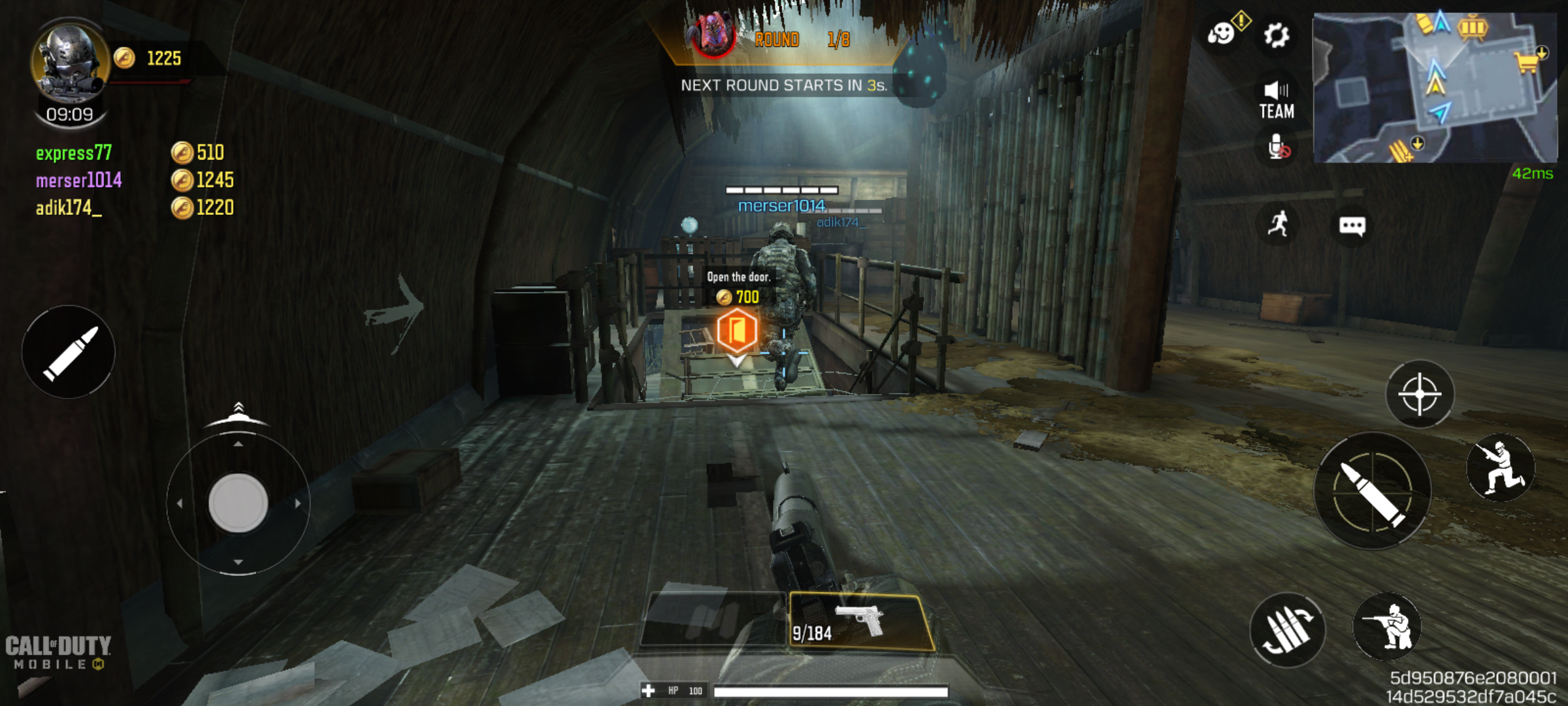Tap the left-side bullet fire button

point(69,353)
